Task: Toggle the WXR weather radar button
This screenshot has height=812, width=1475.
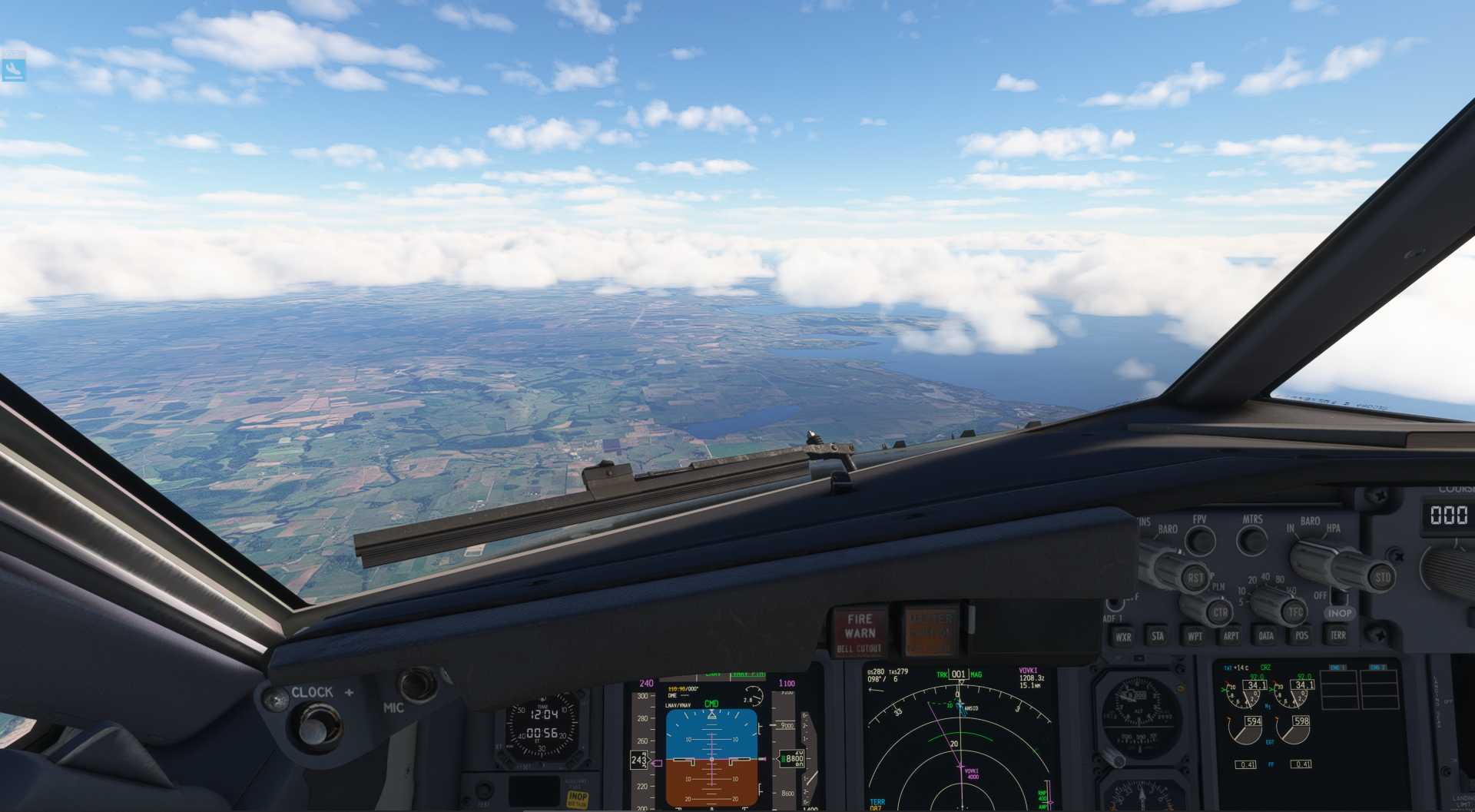Action: click(x=1123, y=637)
